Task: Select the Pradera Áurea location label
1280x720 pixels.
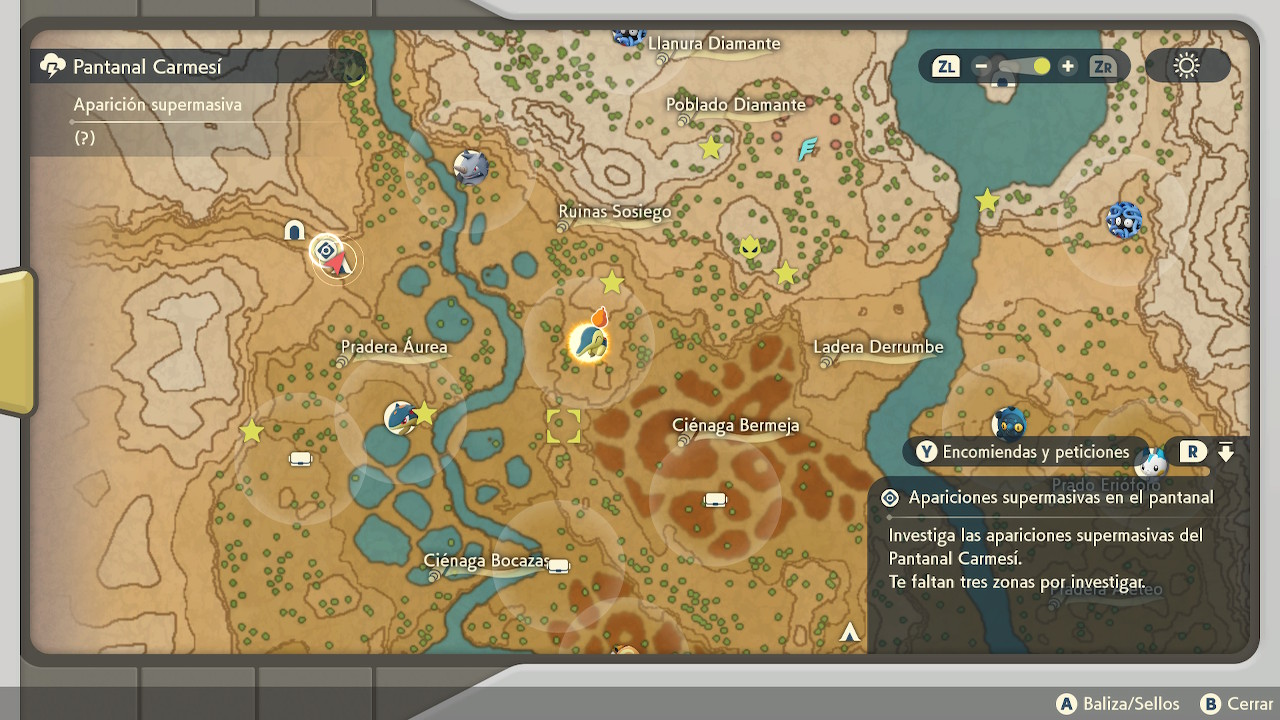Action: click(x=394, y=348)
